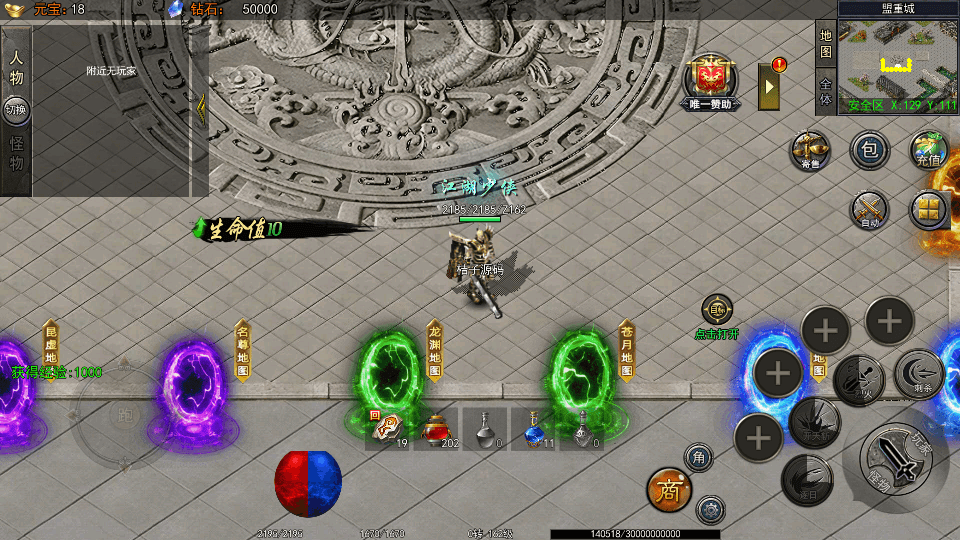The image size is (960, 540).
Task: Switch to the 地图 map tab
Action: click(x=825, y=44)
